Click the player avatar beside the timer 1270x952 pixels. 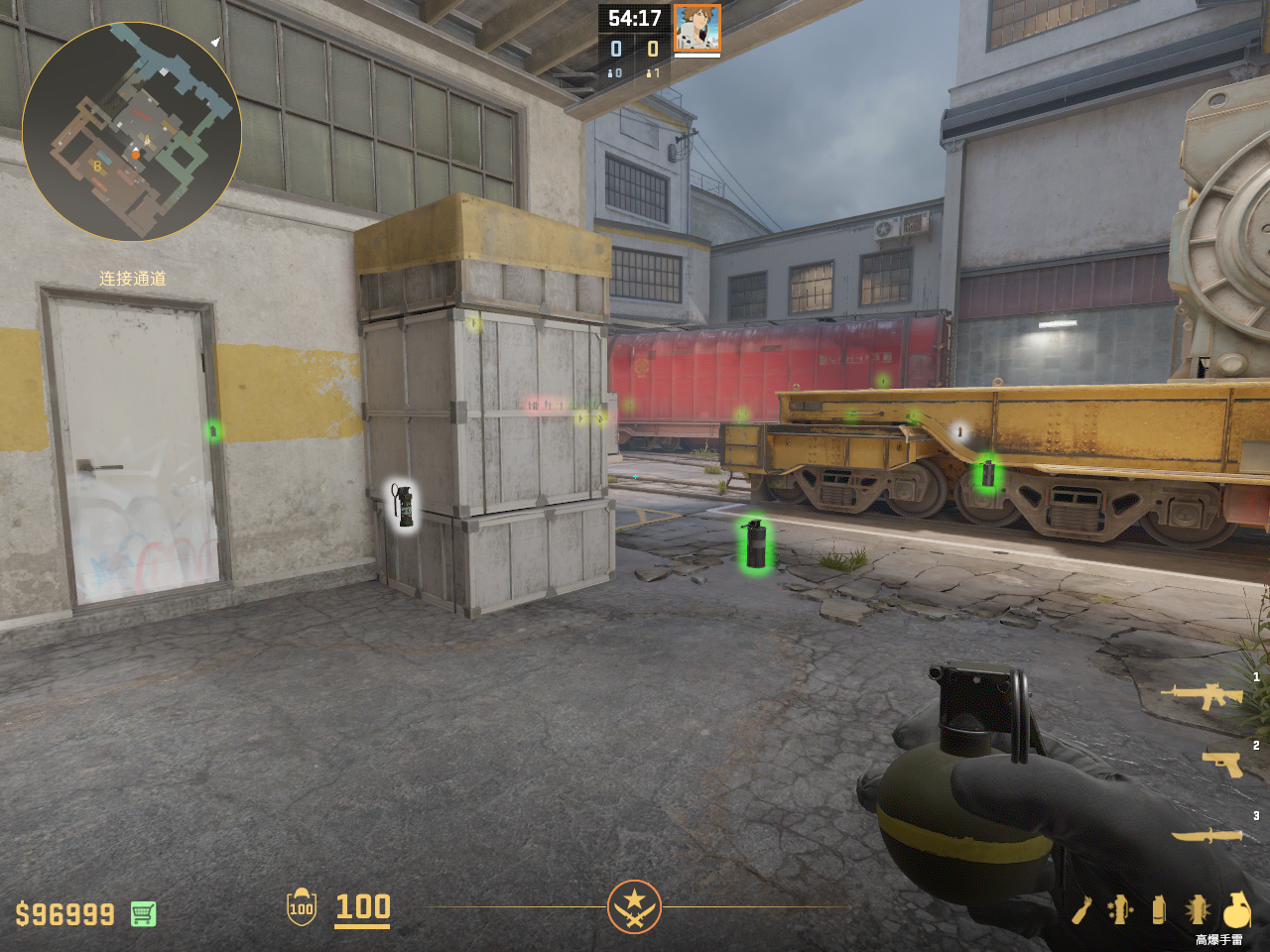(x=698, y=28)
